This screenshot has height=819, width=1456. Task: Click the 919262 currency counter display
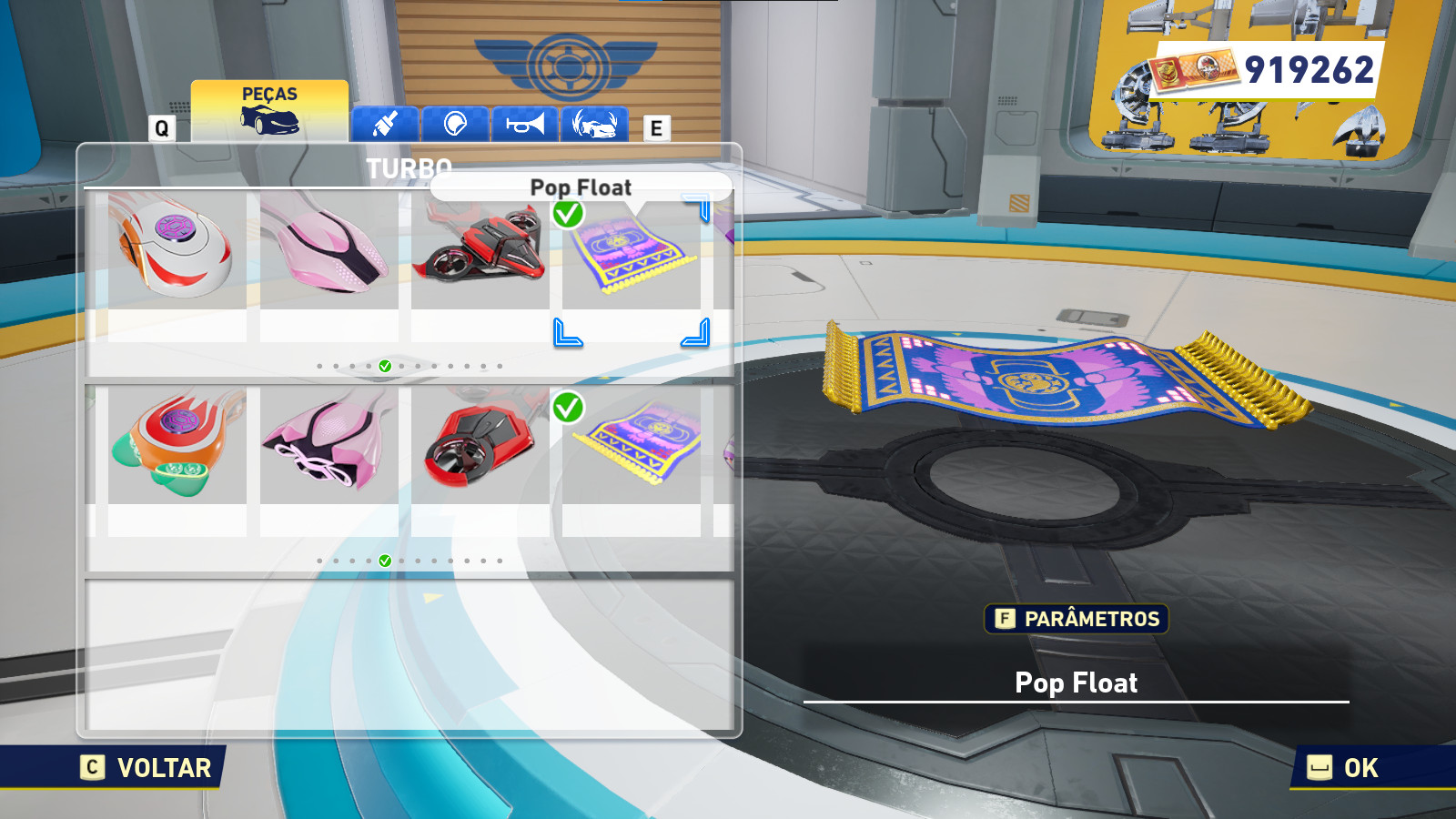click(1311, 66)
